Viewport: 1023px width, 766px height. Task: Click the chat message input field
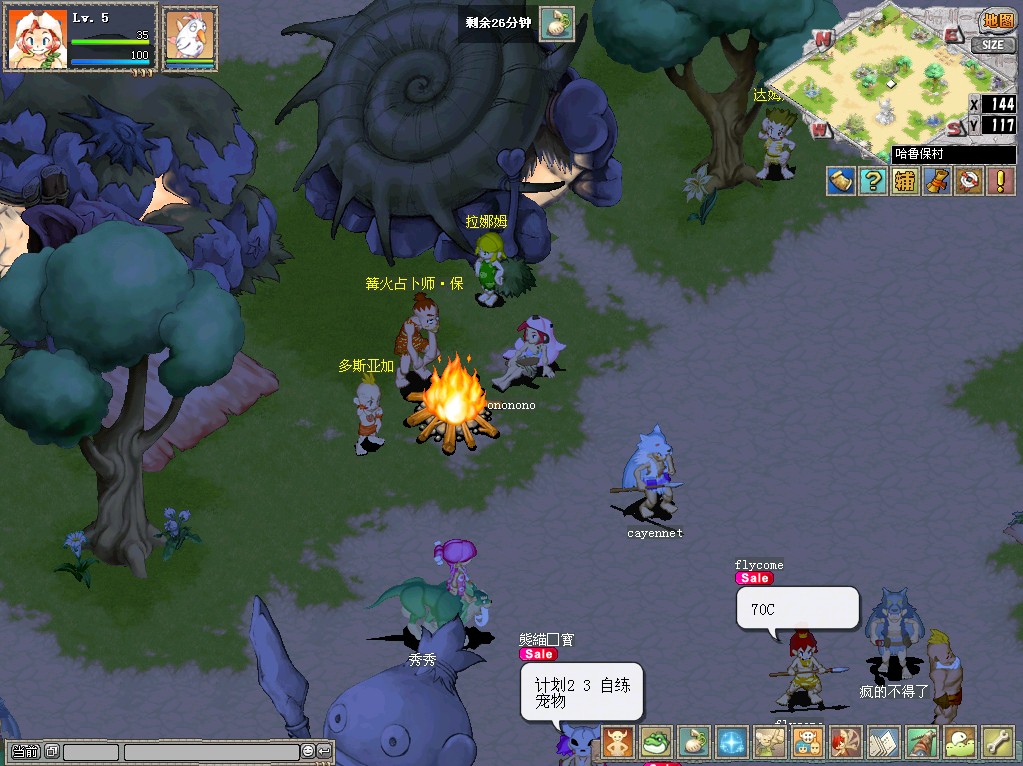(x=211, y=751)
